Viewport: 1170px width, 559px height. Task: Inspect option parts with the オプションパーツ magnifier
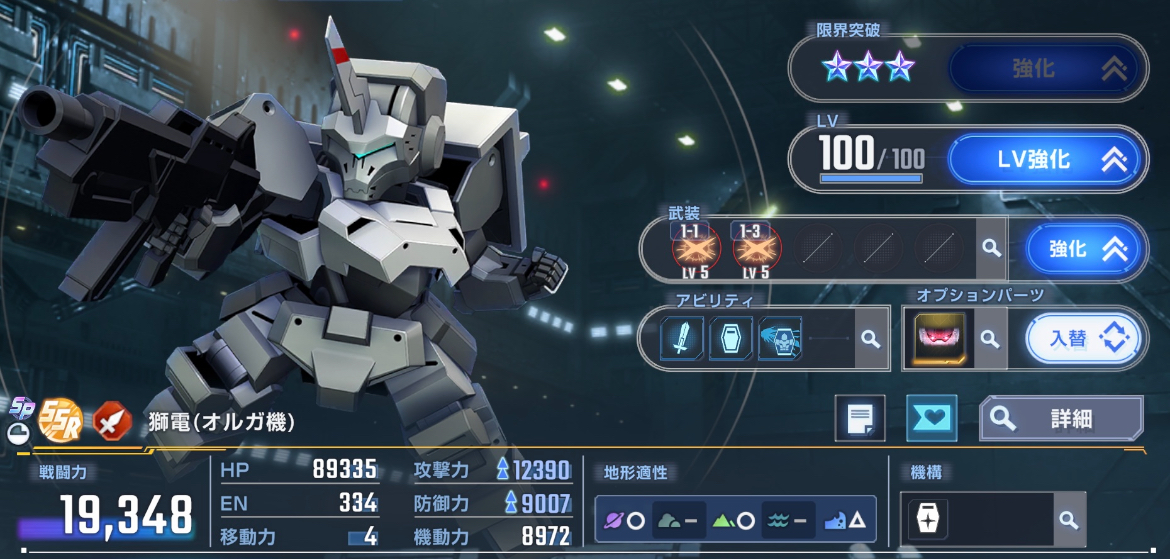pos(990,339)
